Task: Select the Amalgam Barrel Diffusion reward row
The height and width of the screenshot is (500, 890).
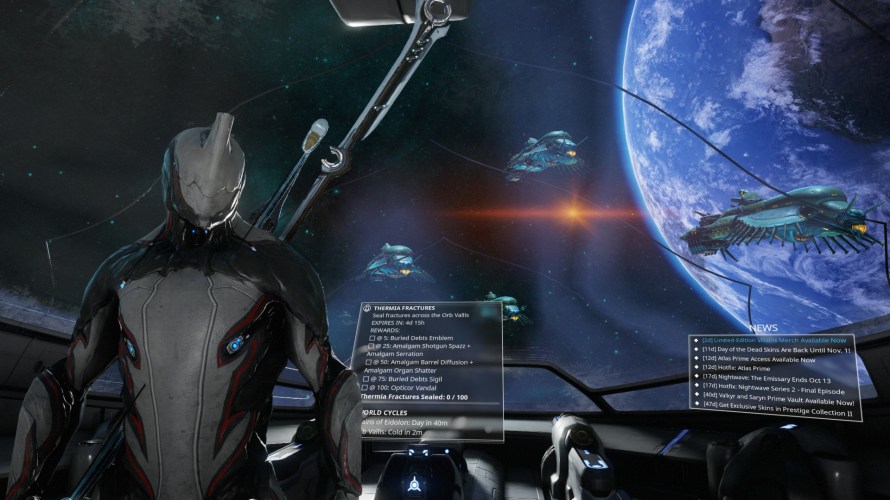Action: coord(424,362)
